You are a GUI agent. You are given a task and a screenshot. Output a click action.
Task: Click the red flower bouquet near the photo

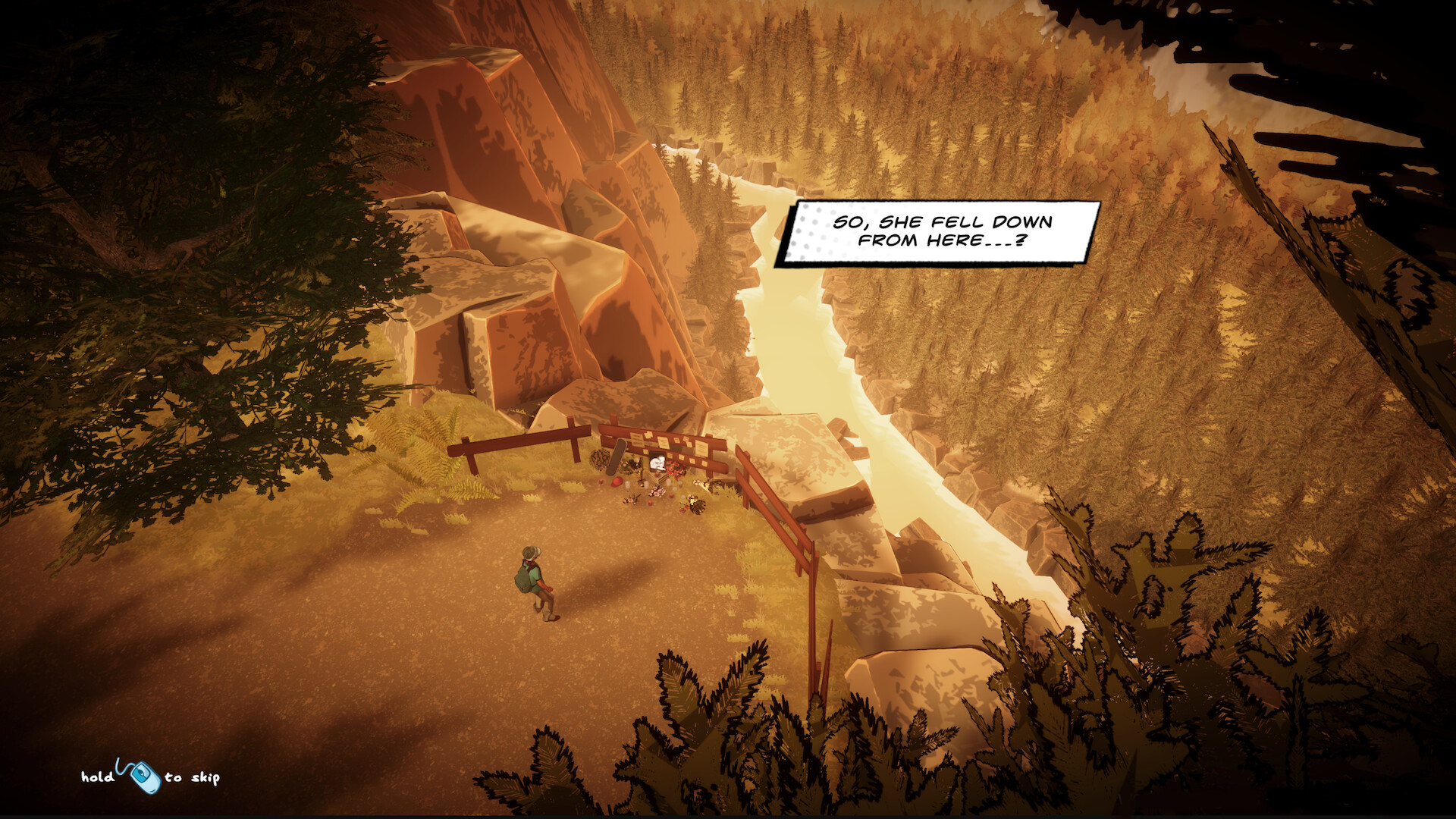[x=675, y=469]
